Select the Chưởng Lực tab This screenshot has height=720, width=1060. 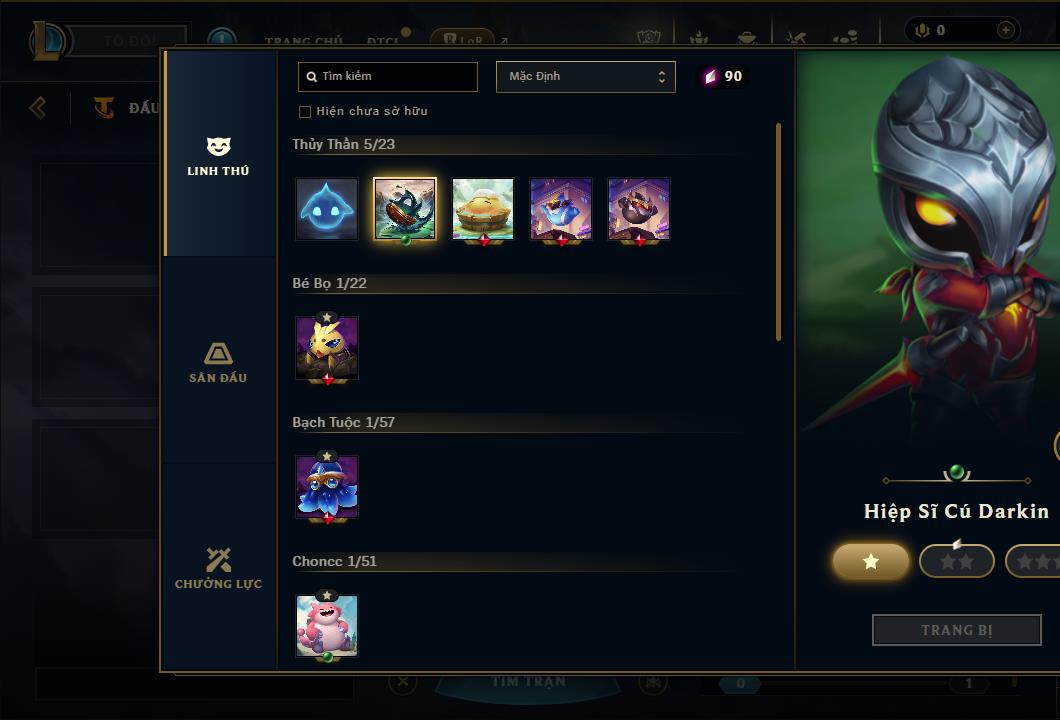tap(218, 569)
